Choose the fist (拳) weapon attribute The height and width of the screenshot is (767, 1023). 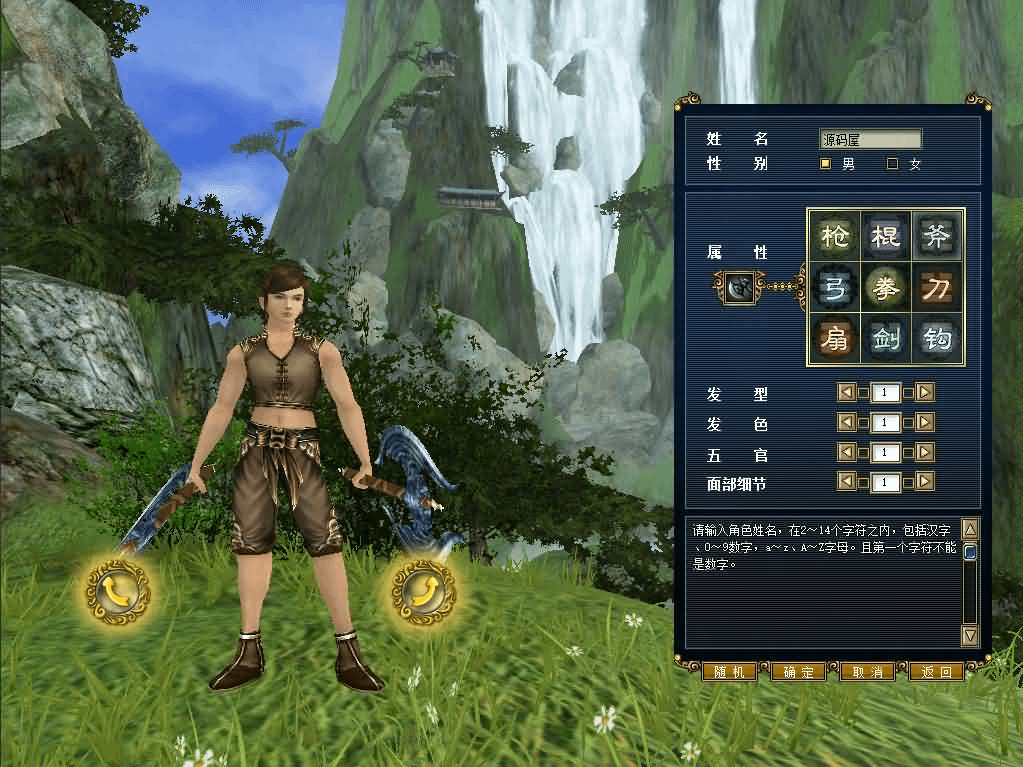click(885, 288)
